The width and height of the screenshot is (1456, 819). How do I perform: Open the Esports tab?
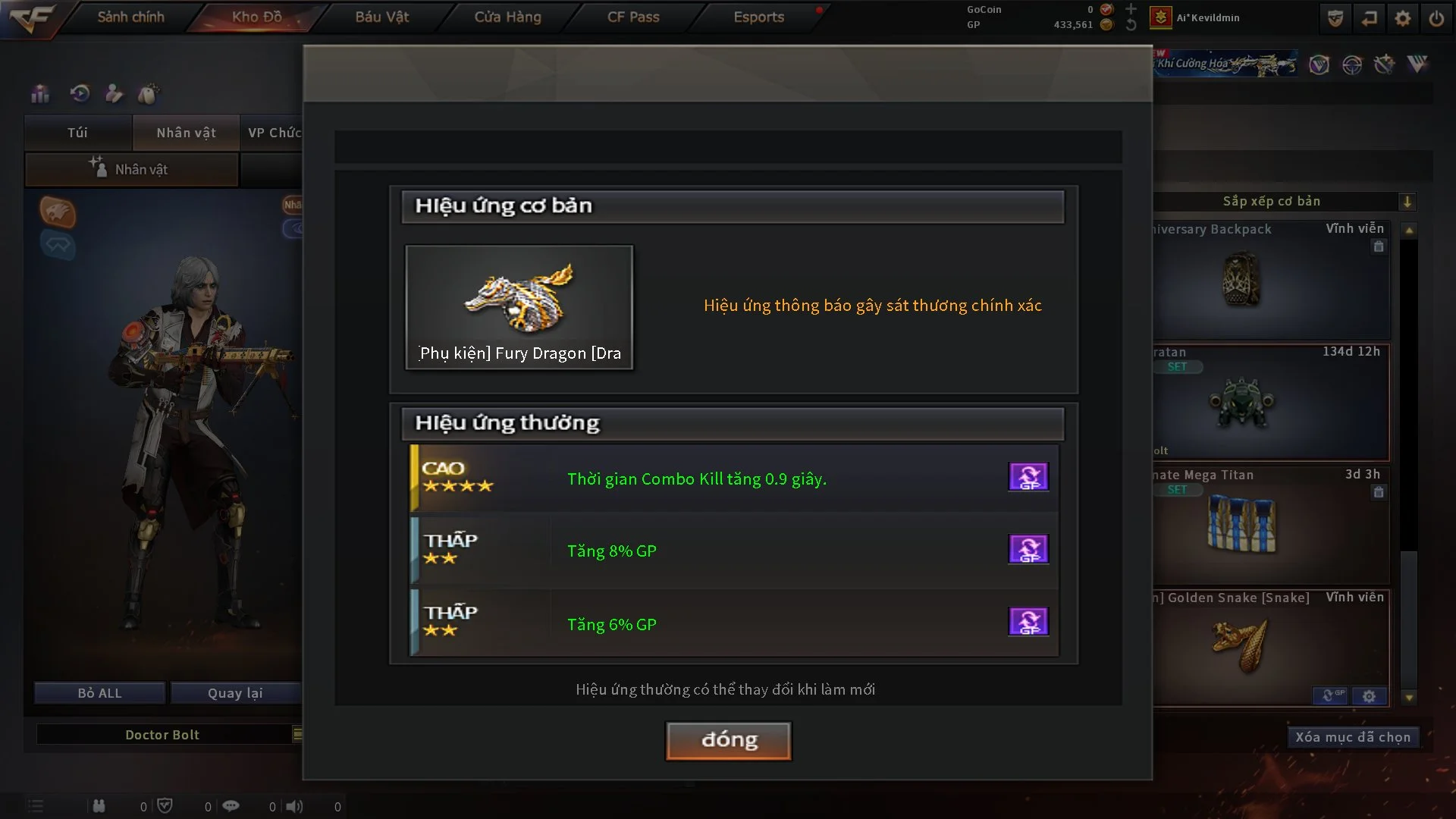pyautogui.click(x=758, y=17)
